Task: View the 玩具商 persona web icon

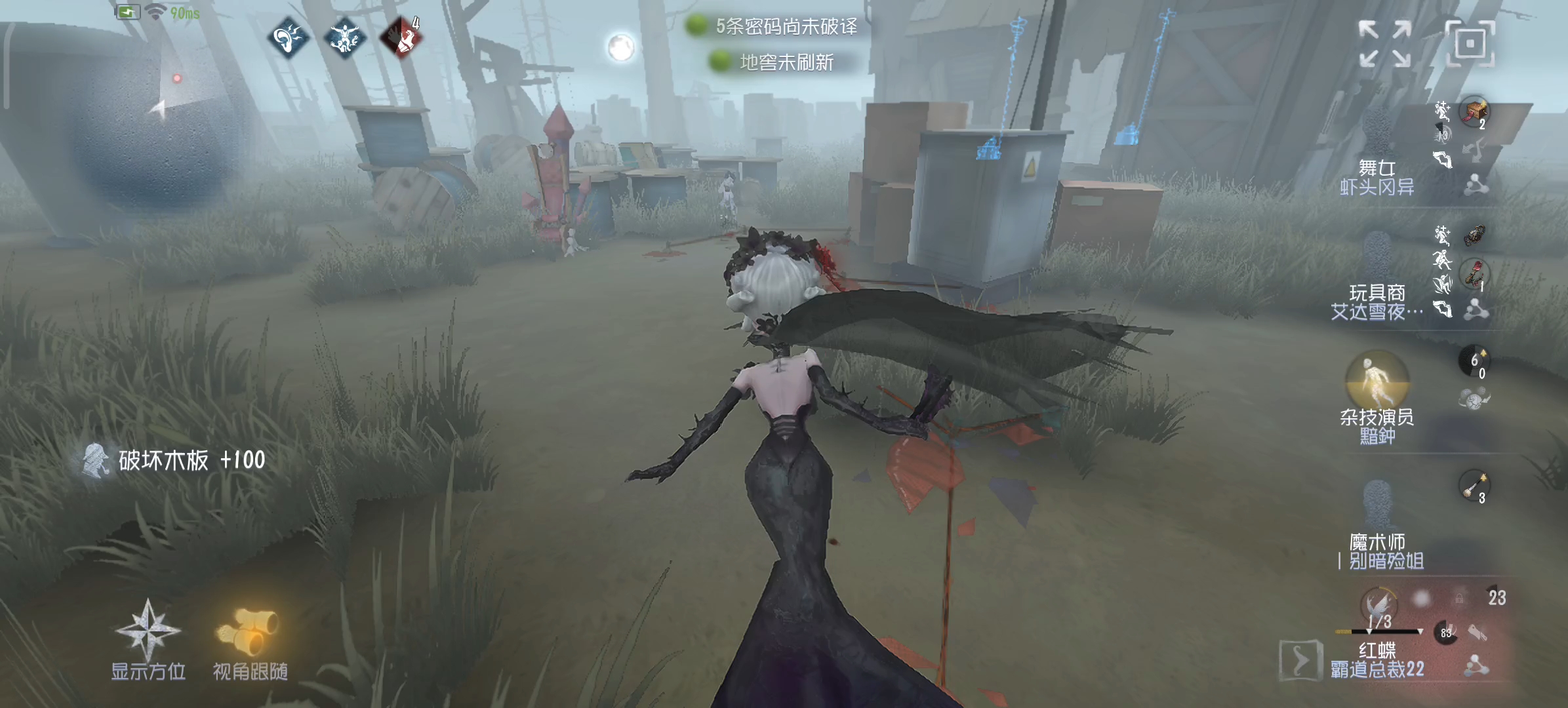Action: point(1476,309)
